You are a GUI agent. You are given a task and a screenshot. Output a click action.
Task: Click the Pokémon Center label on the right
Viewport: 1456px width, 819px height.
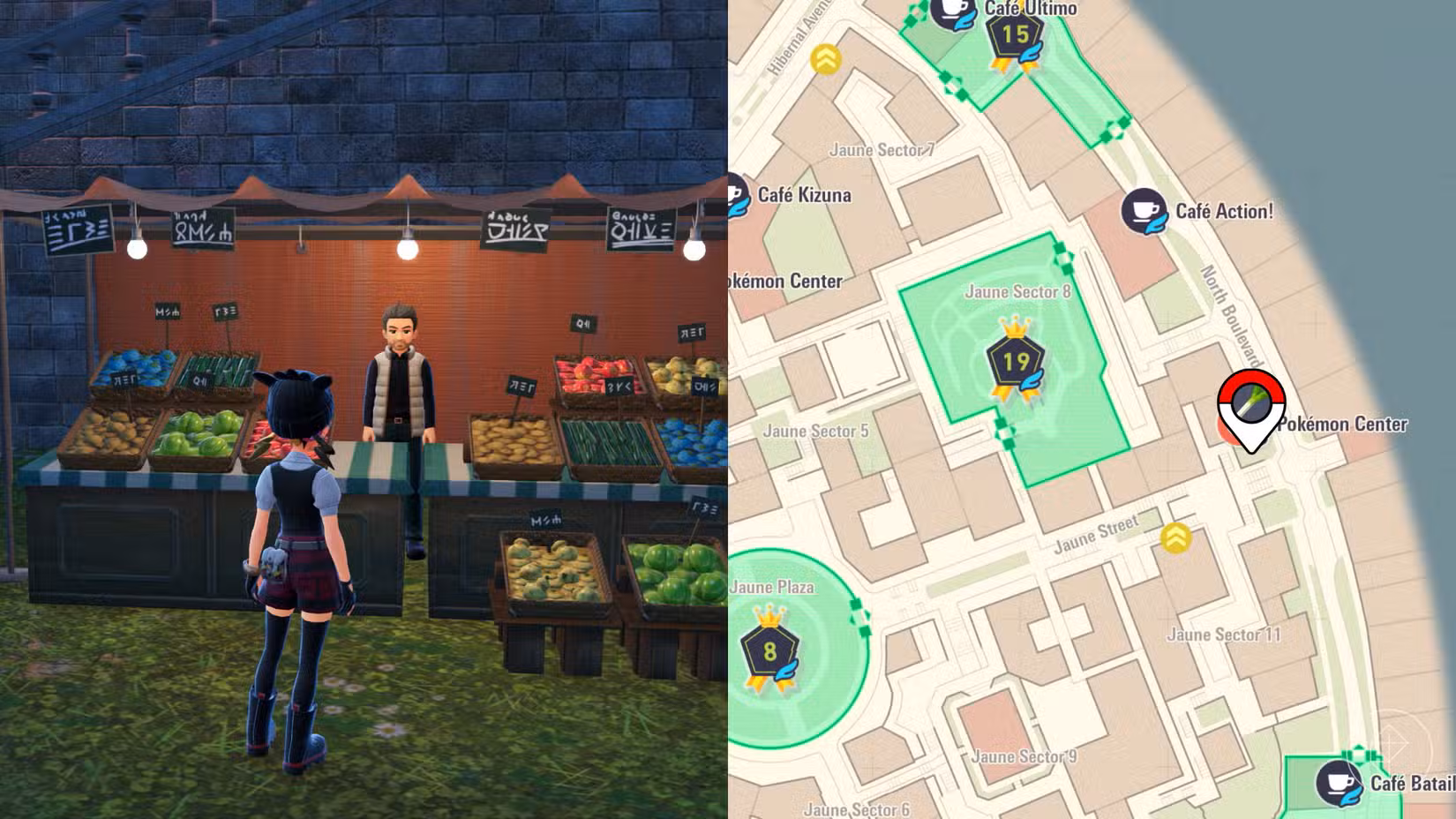(x=1342, y=425)
